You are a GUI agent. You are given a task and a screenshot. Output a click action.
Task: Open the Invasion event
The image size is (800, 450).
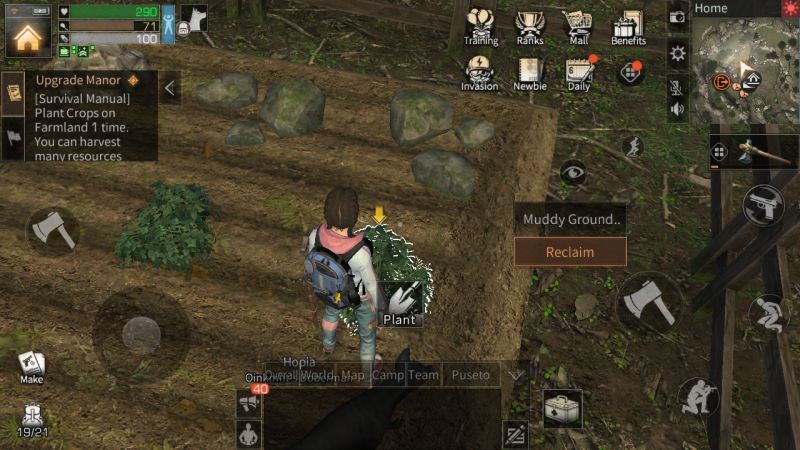(x=480, y=72)
